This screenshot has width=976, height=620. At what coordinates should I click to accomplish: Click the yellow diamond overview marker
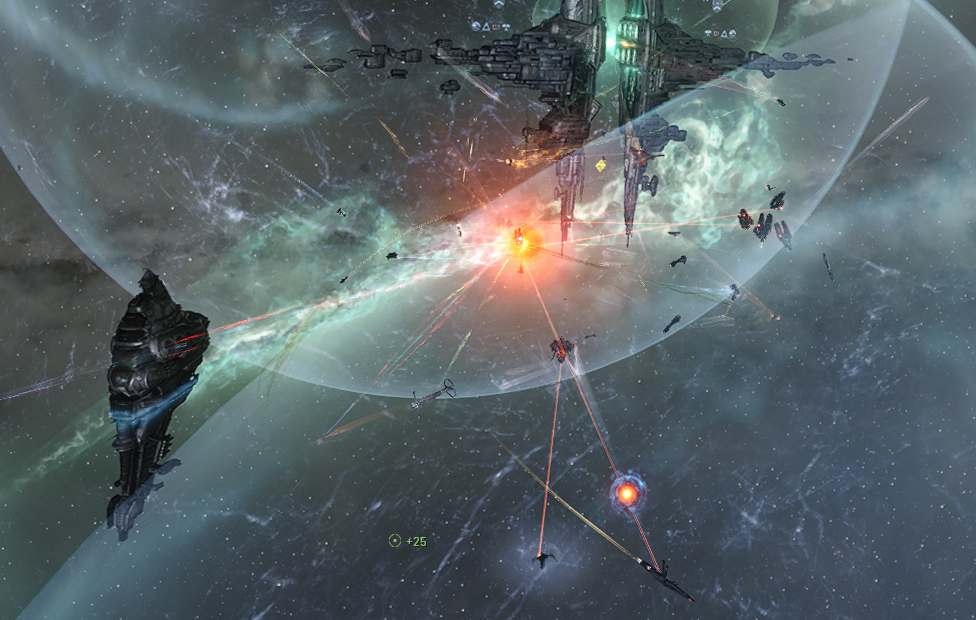click(600, 165)
